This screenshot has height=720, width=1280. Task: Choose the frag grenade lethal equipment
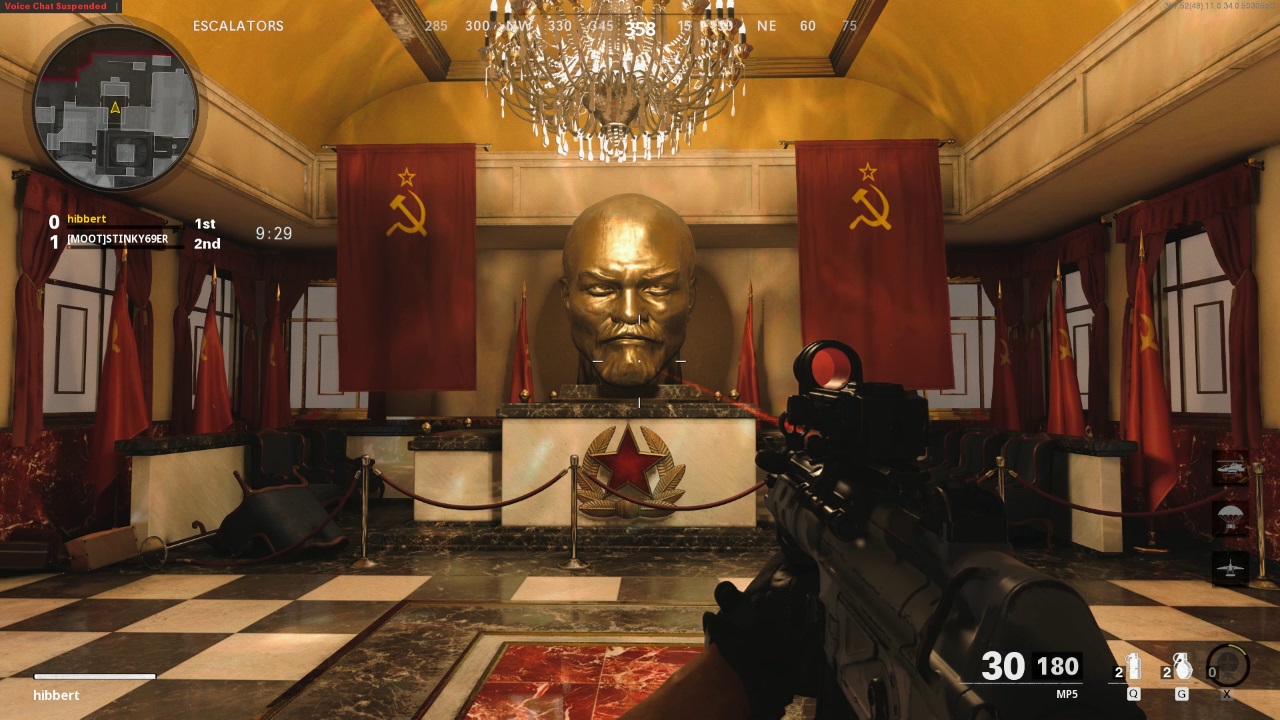click(1182, 668)
